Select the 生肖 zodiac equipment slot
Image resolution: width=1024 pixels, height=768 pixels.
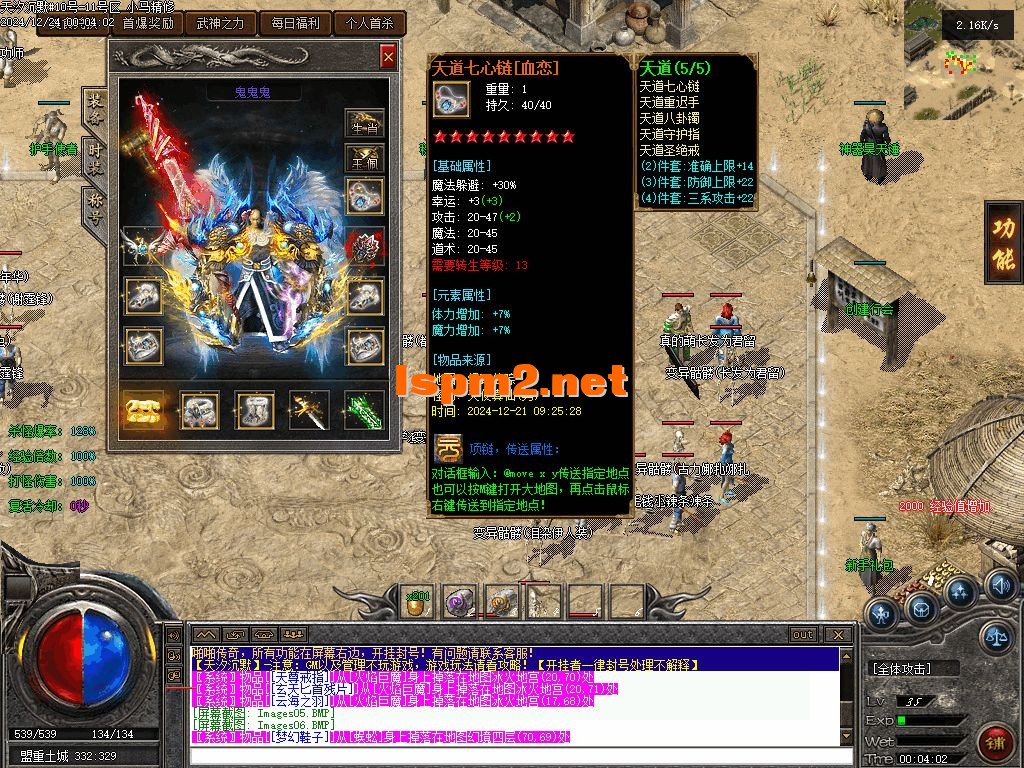tap(364, 124)
